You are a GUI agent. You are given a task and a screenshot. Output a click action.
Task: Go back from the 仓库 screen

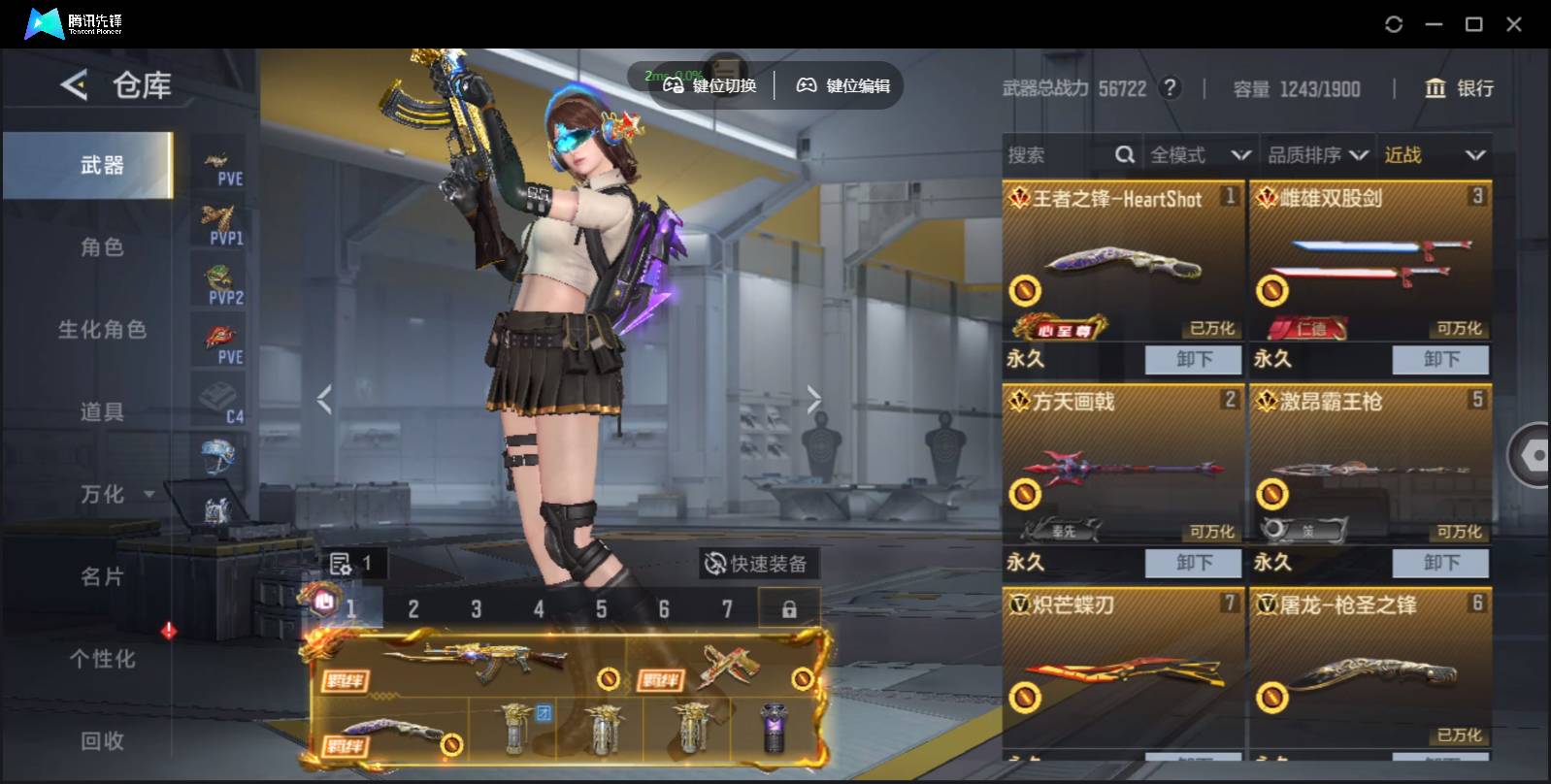pyautogui.click(x=74, y=85)
